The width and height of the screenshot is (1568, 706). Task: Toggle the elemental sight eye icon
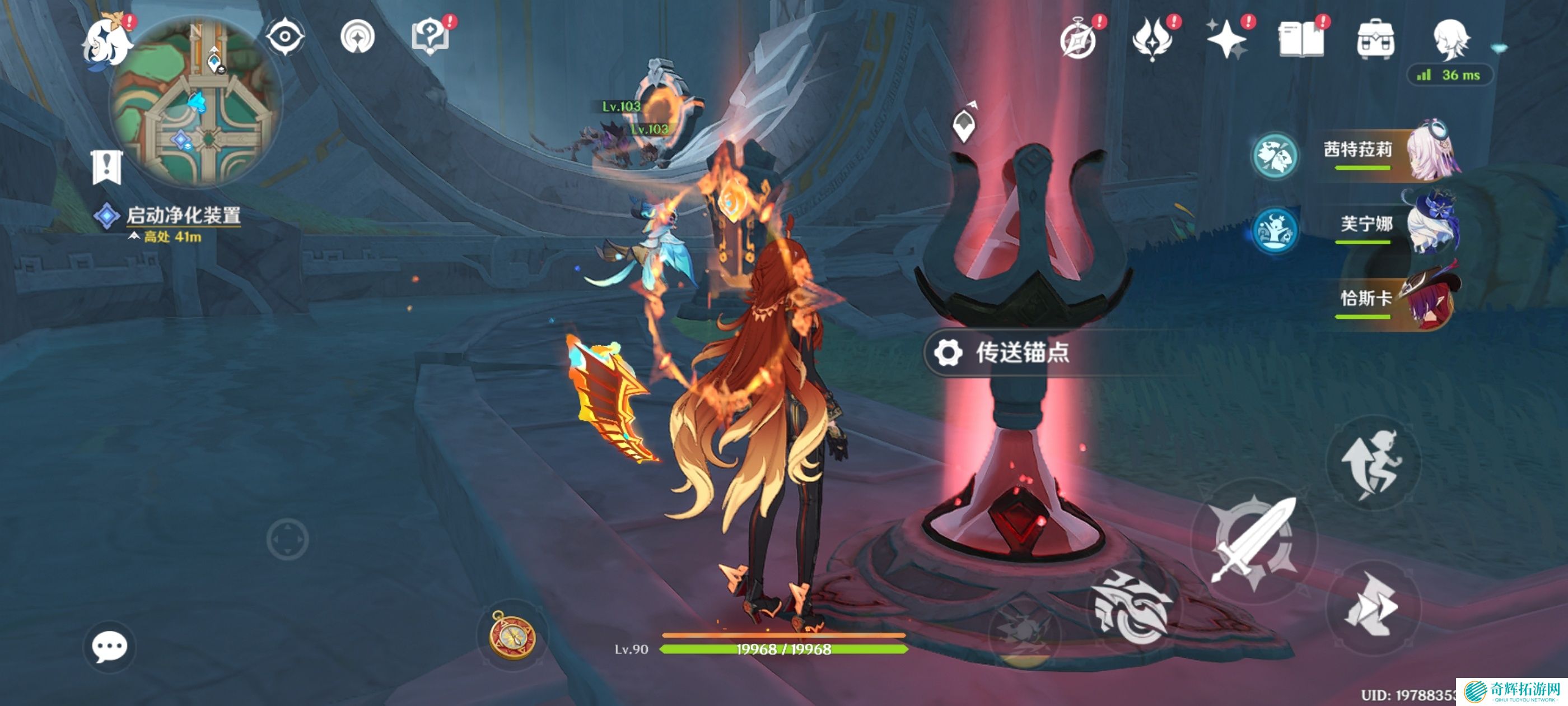(285, 37)
